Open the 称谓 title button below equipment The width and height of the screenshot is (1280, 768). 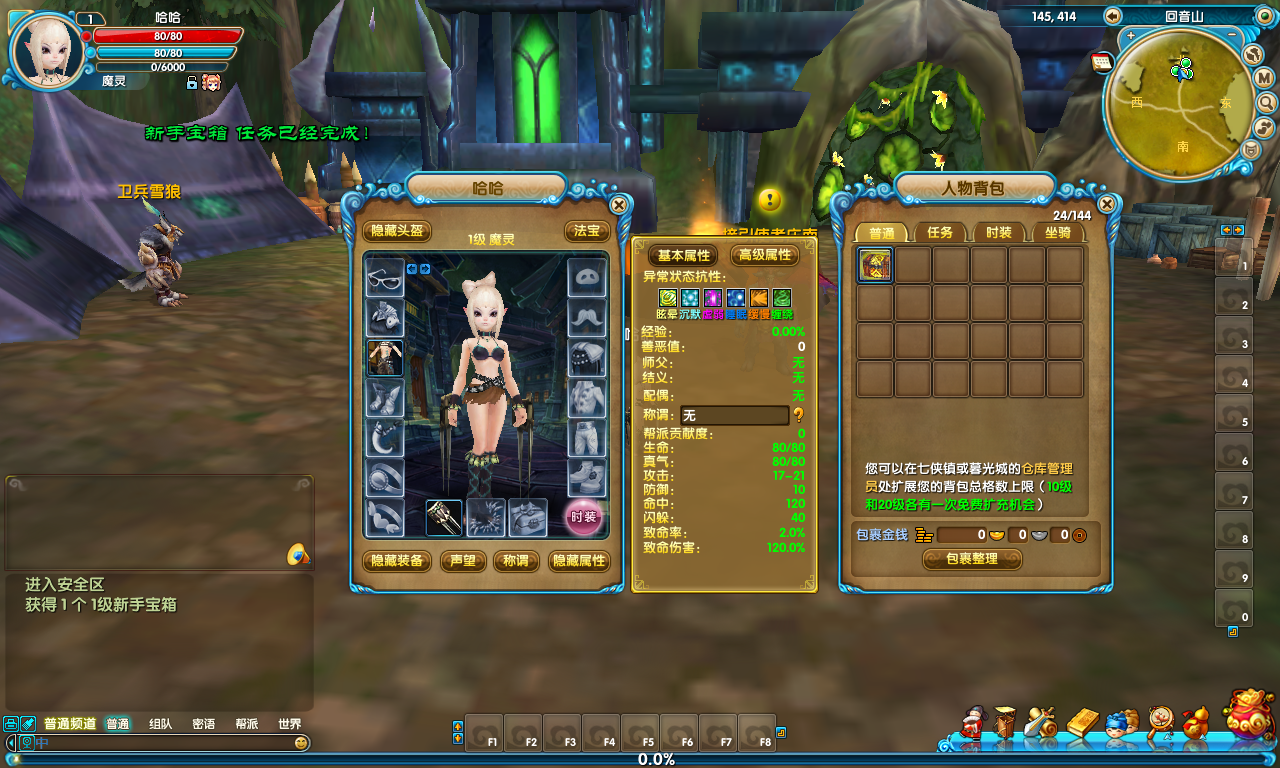coord(516,561)
